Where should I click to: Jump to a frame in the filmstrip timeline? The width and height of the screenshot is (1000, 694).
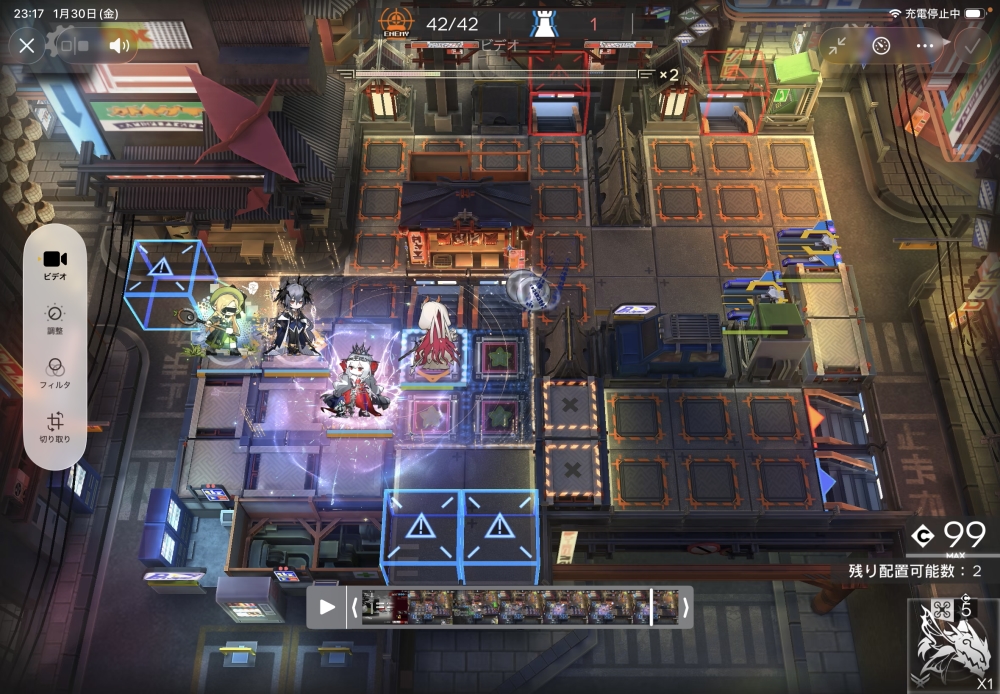tap(520, 606)
